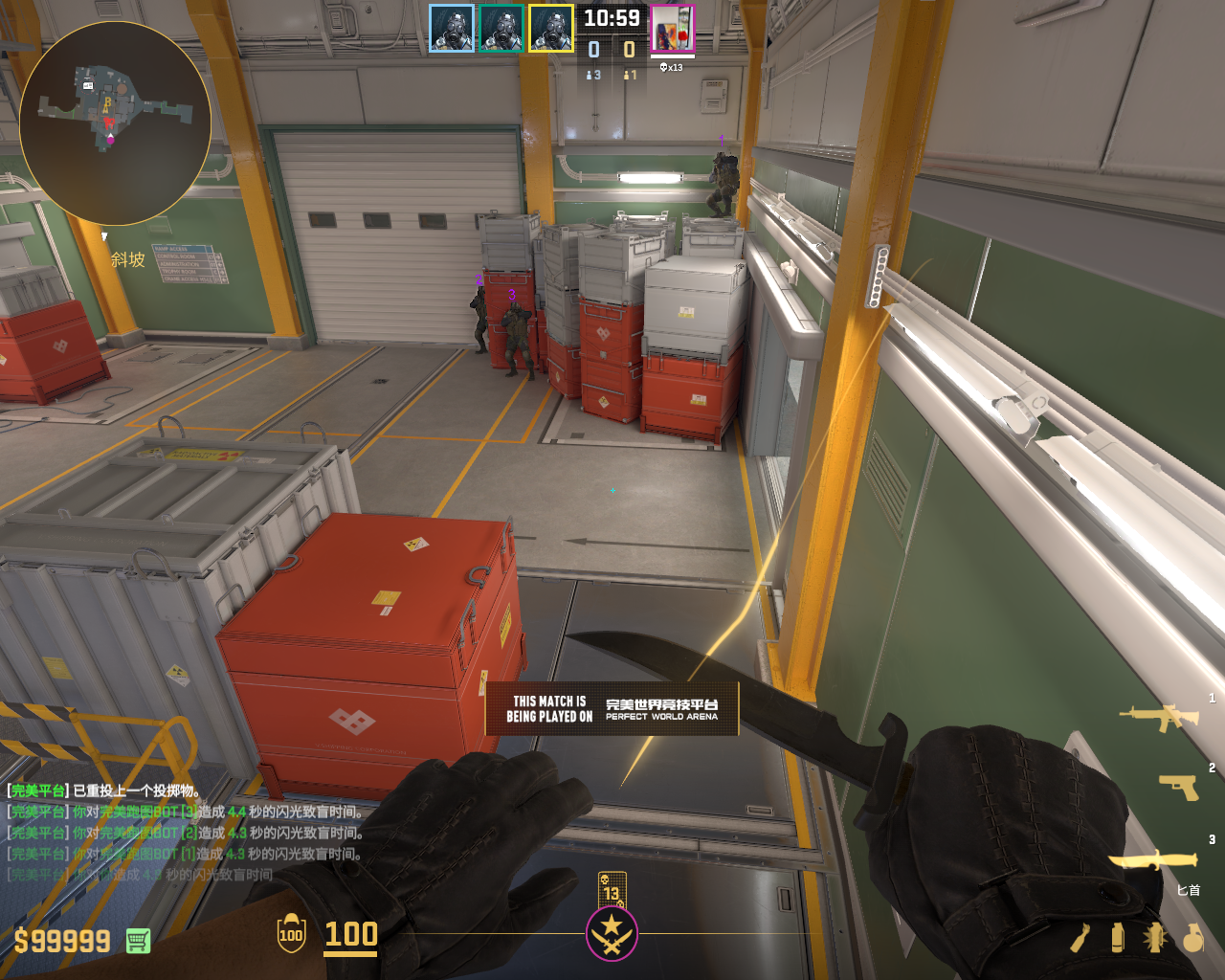
Task: Select the HE grenade icon
Action: pos(1192,938)
